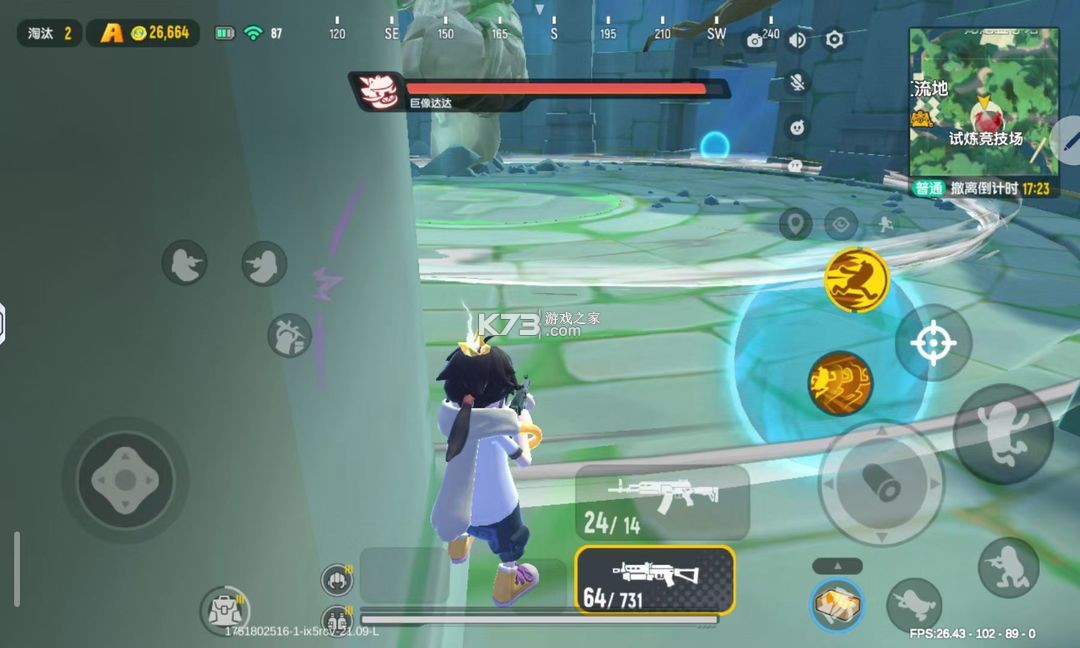
Task: Open the gear settings icon
Action: (834, 40)
